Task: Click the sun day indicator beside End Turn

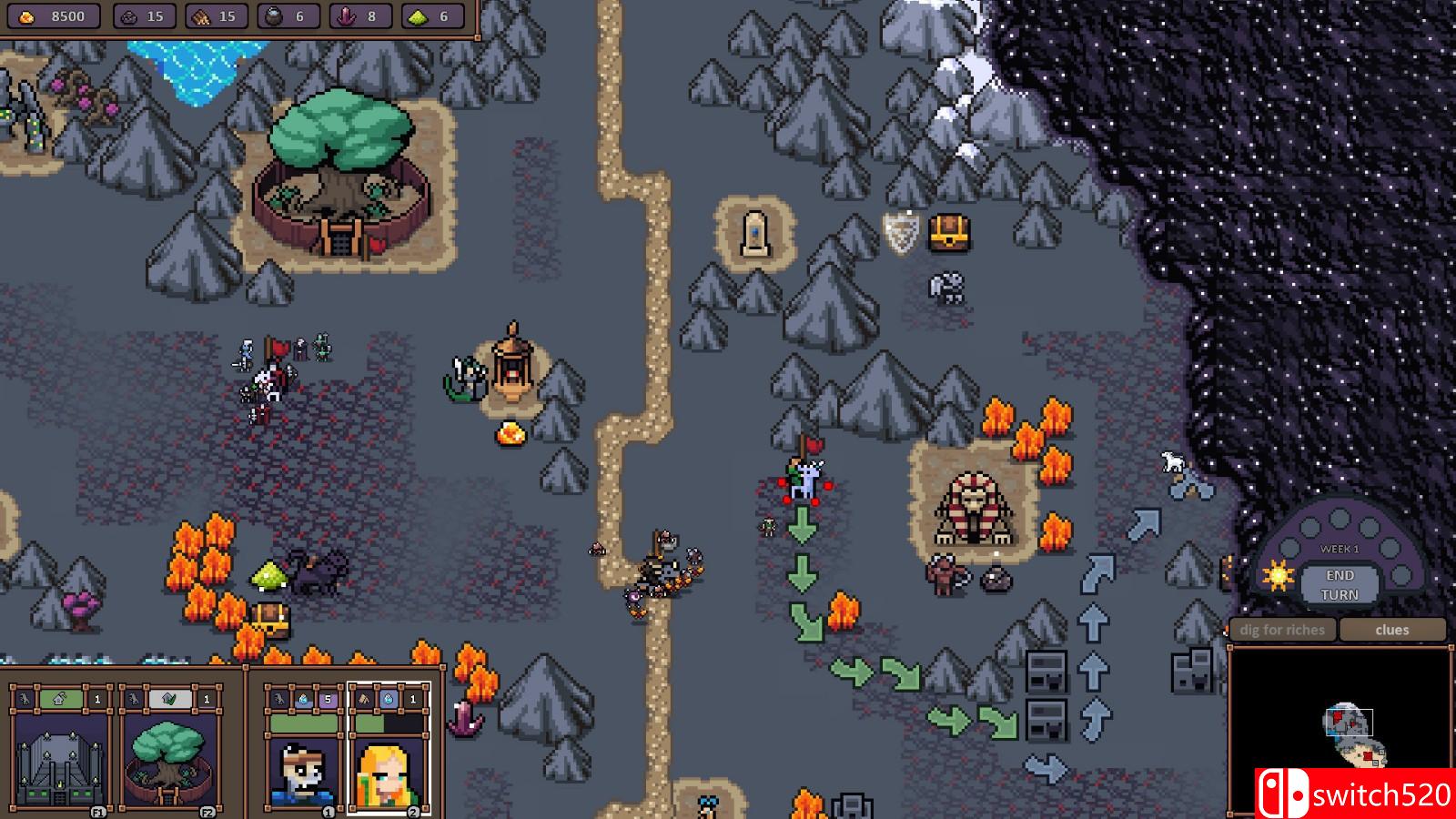Action: tap(1278, 577)
